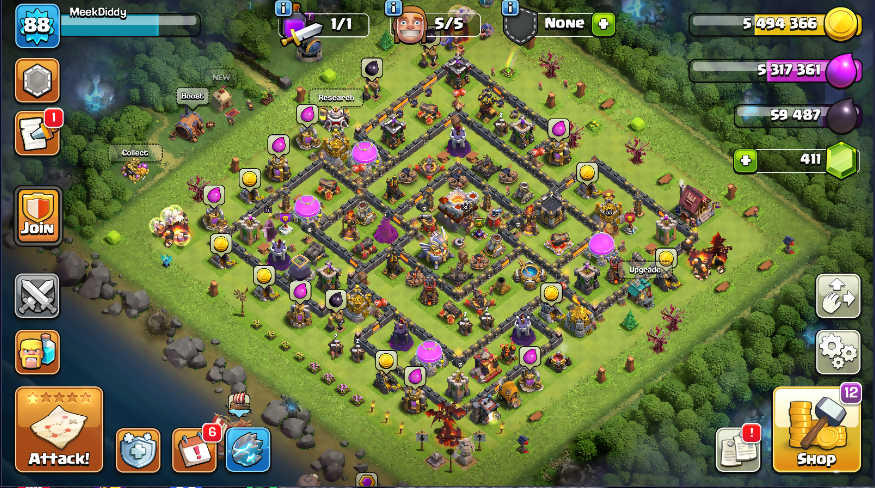Click the info icon beside 1/1

coord(283,7)
